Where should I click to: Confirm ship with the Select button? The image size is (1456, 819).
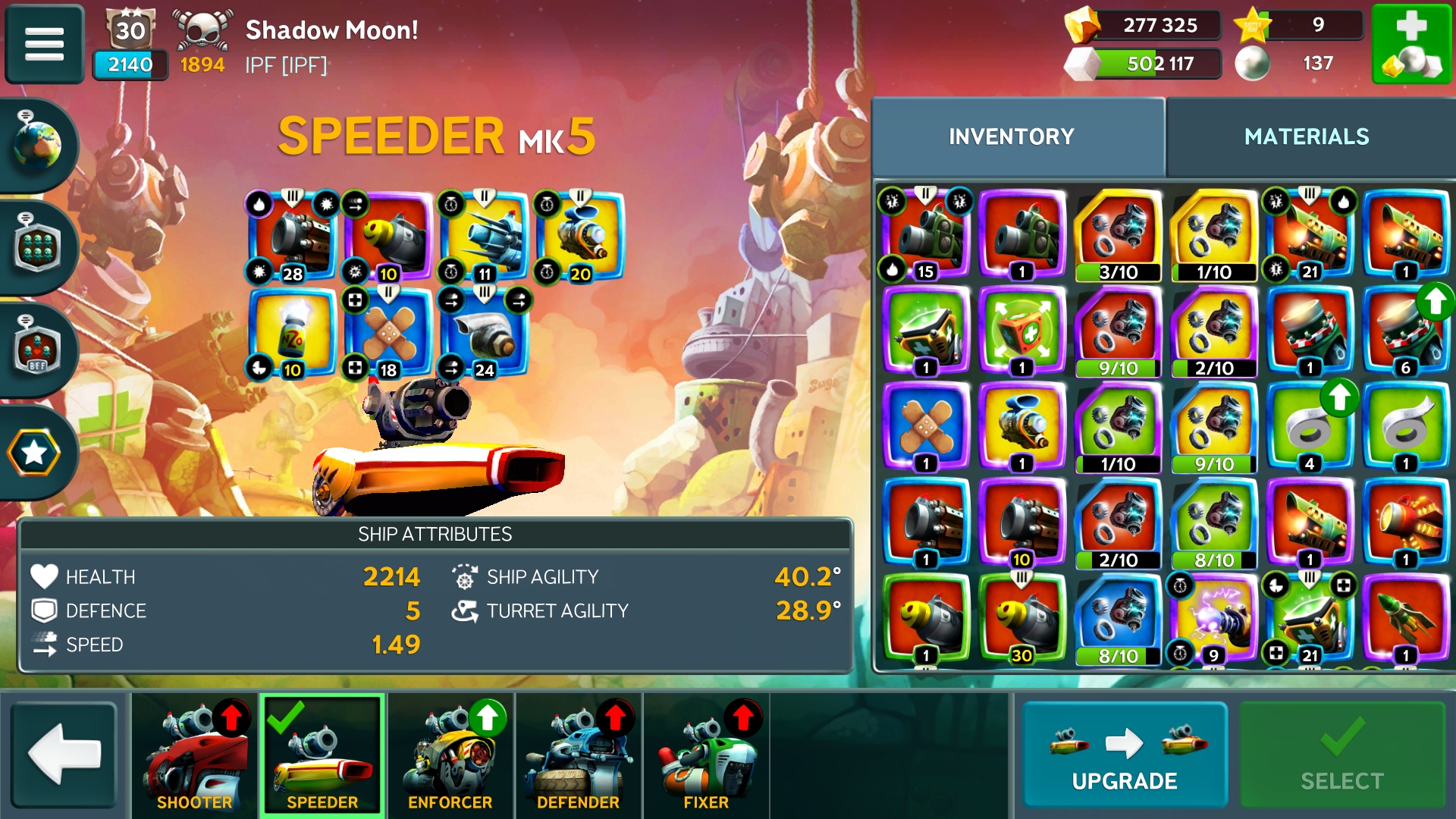(x=1341, y=755)
